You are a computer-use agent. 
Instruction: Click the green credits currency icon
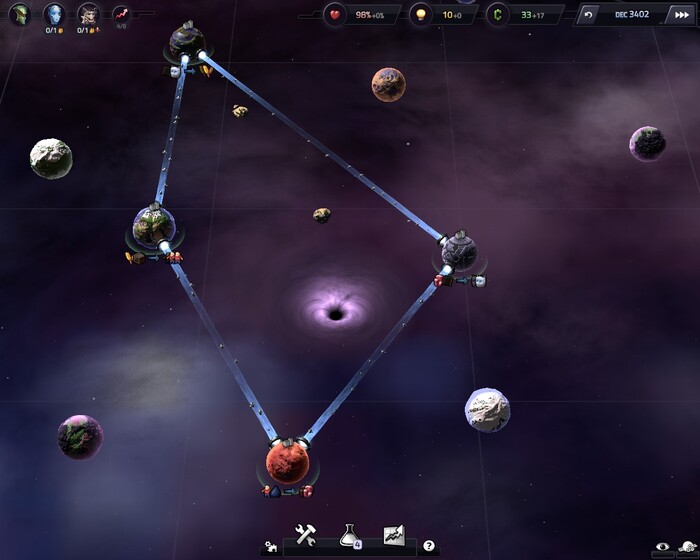coord(498,15)
